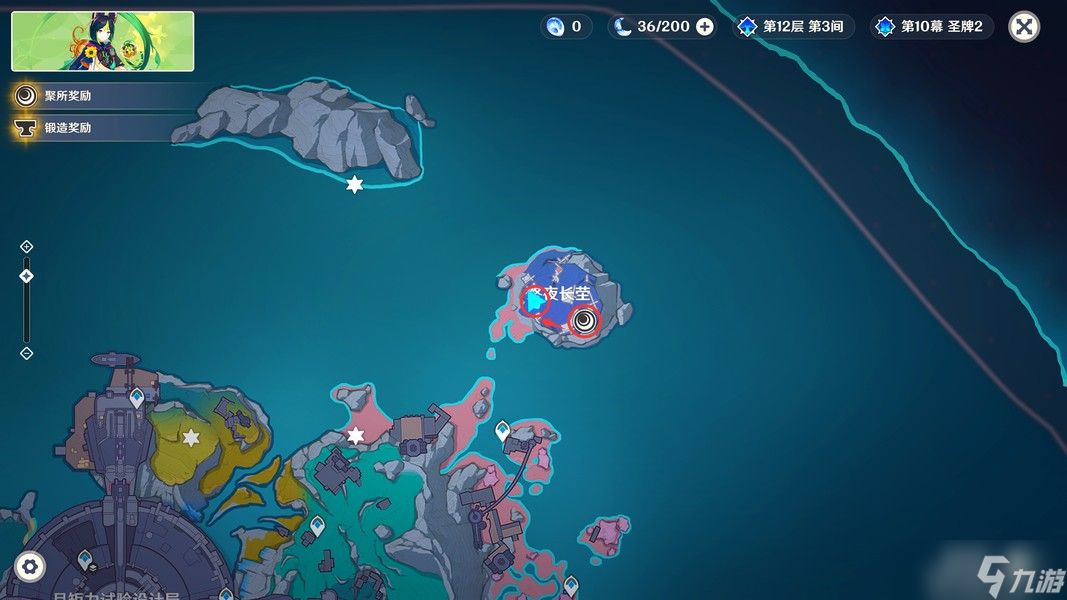Image resolution: width=1067 pixels, height=600 pixels.
Task: Click the plus button beside 36/200
Action: pos(705,27)
